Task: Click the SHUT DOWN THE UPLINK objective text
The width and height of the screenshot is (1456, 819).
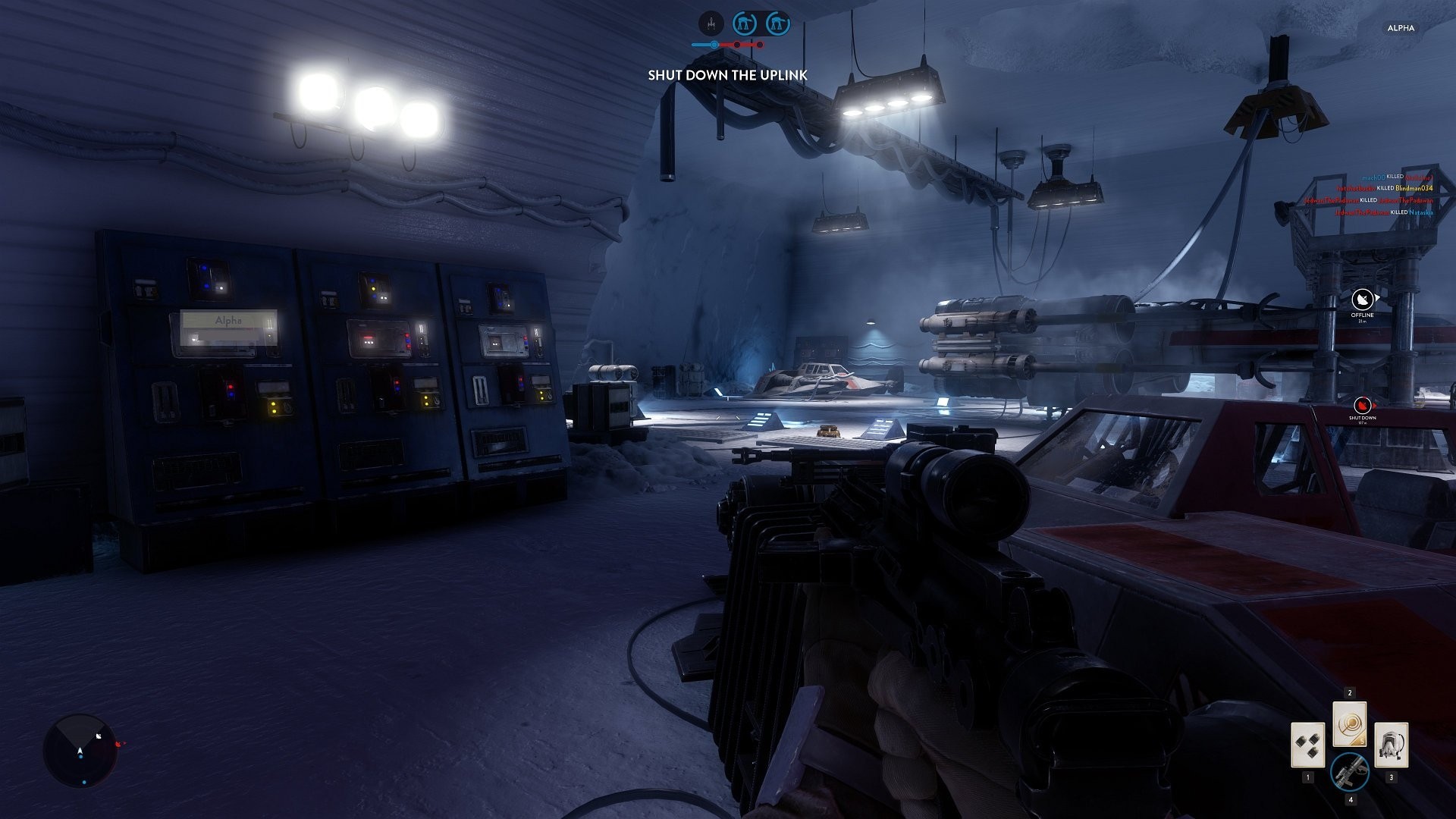Action: point(726,75)
